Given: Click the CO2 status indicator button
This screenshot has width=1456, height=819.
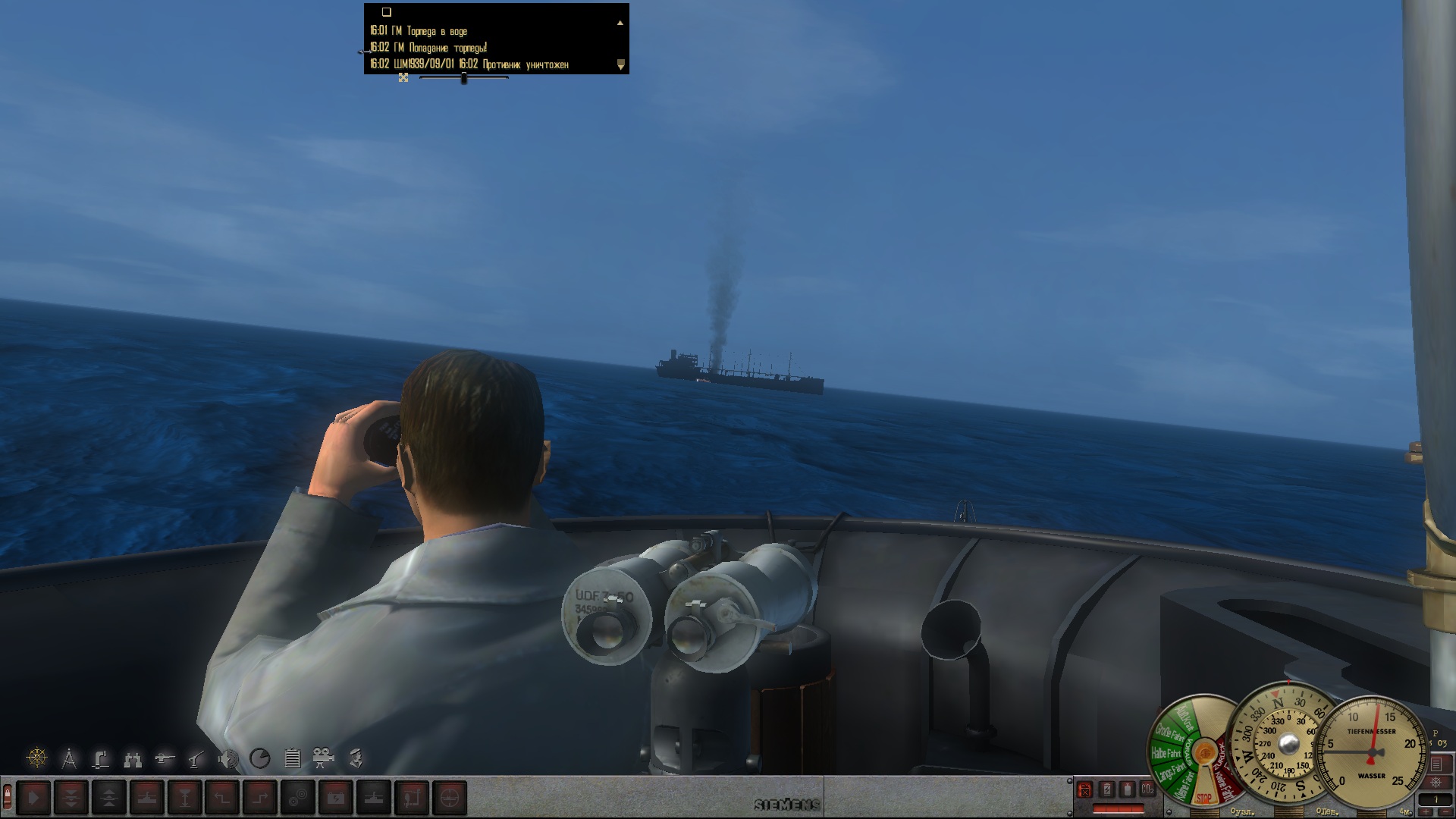Looking at the screenshot, I should (x=1147, y=789).
